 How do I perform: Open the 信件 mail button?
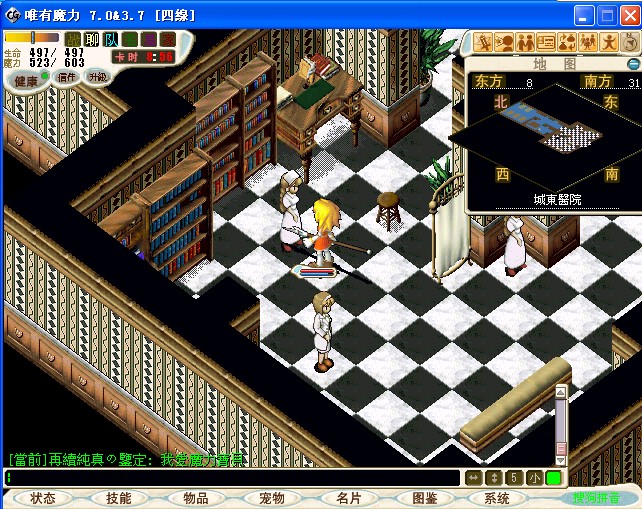click(x=67, y=77)
